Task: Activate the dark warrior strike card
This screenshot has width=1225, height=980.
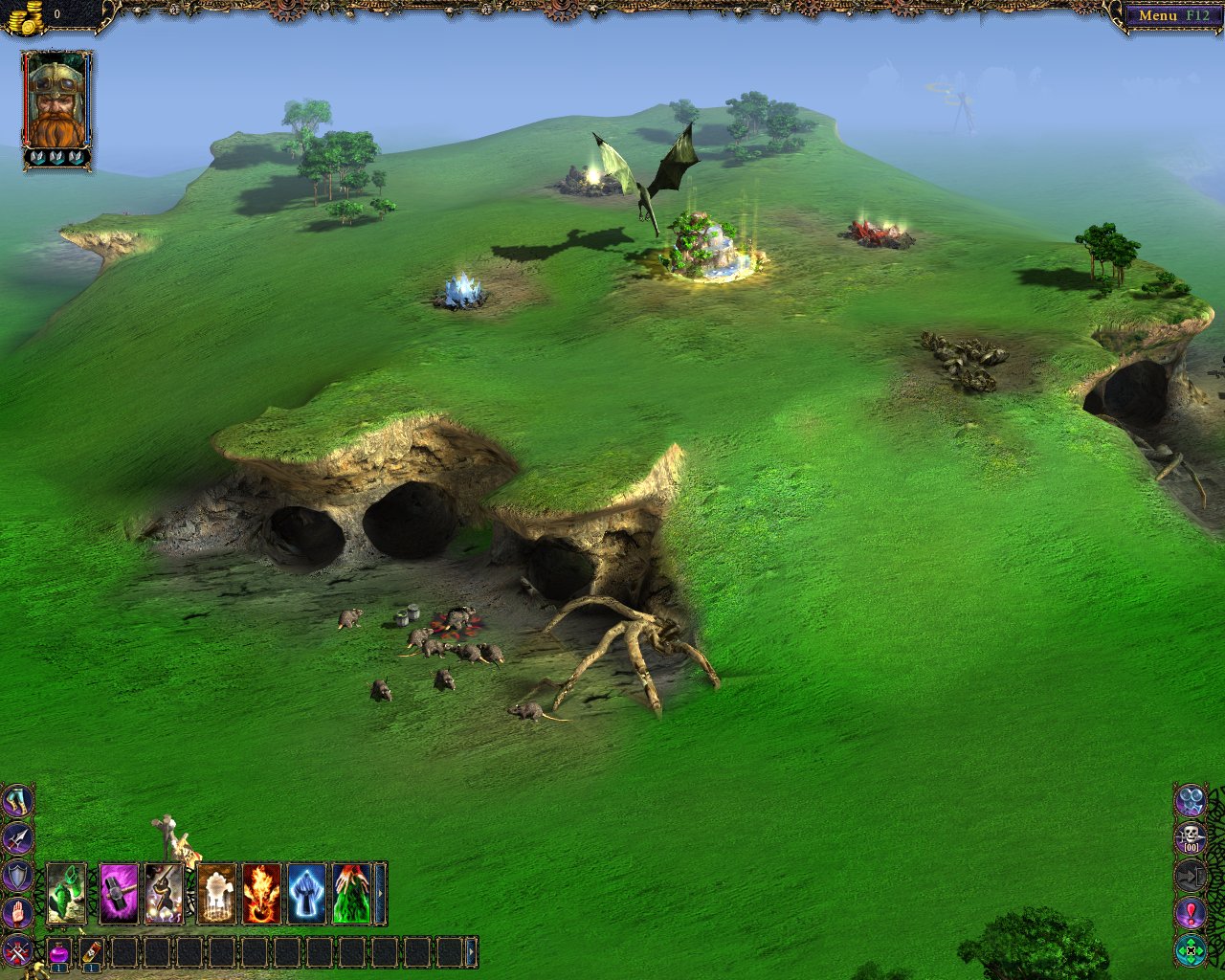Action: (164, 894)
